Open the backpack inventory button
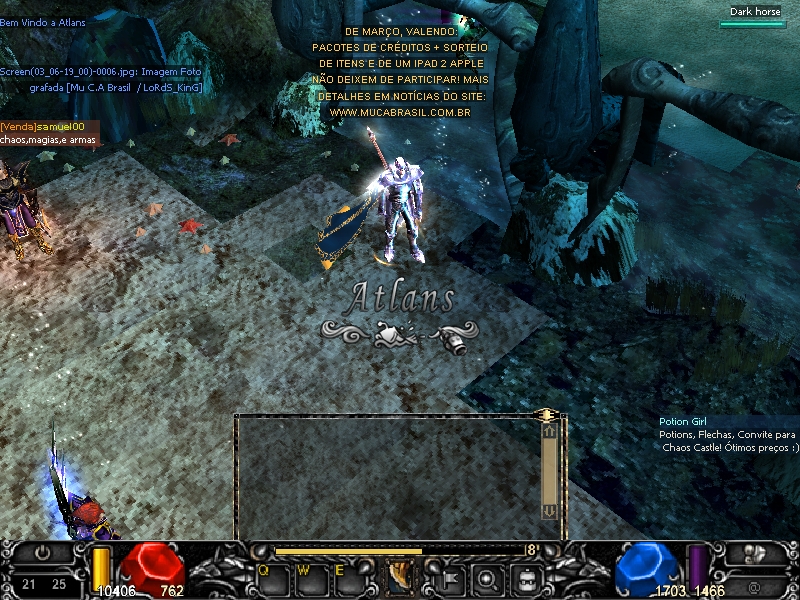 pos(526,576)
